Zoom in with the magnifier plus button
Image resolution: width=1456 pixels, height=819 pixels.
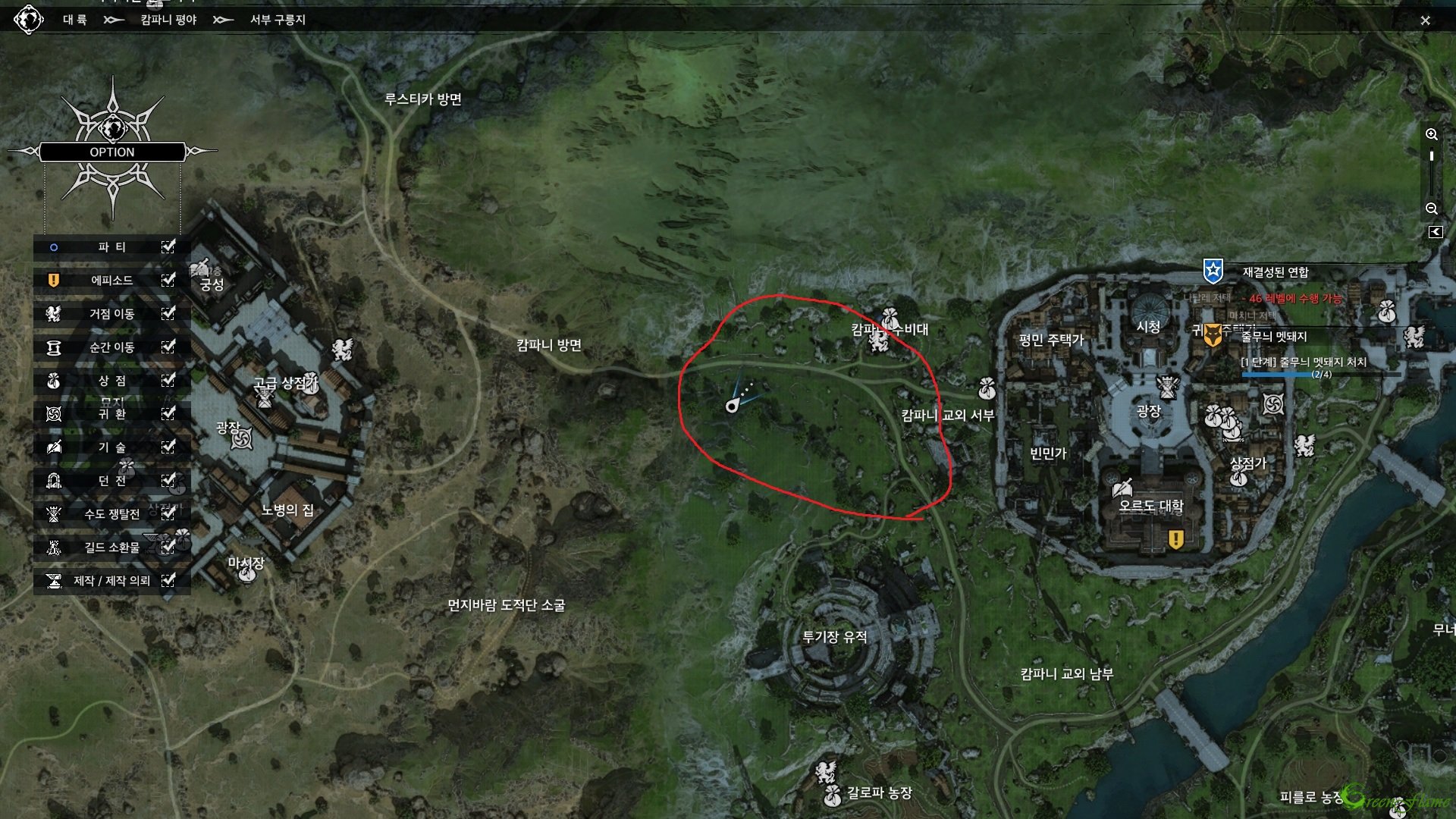[1431, 135]
